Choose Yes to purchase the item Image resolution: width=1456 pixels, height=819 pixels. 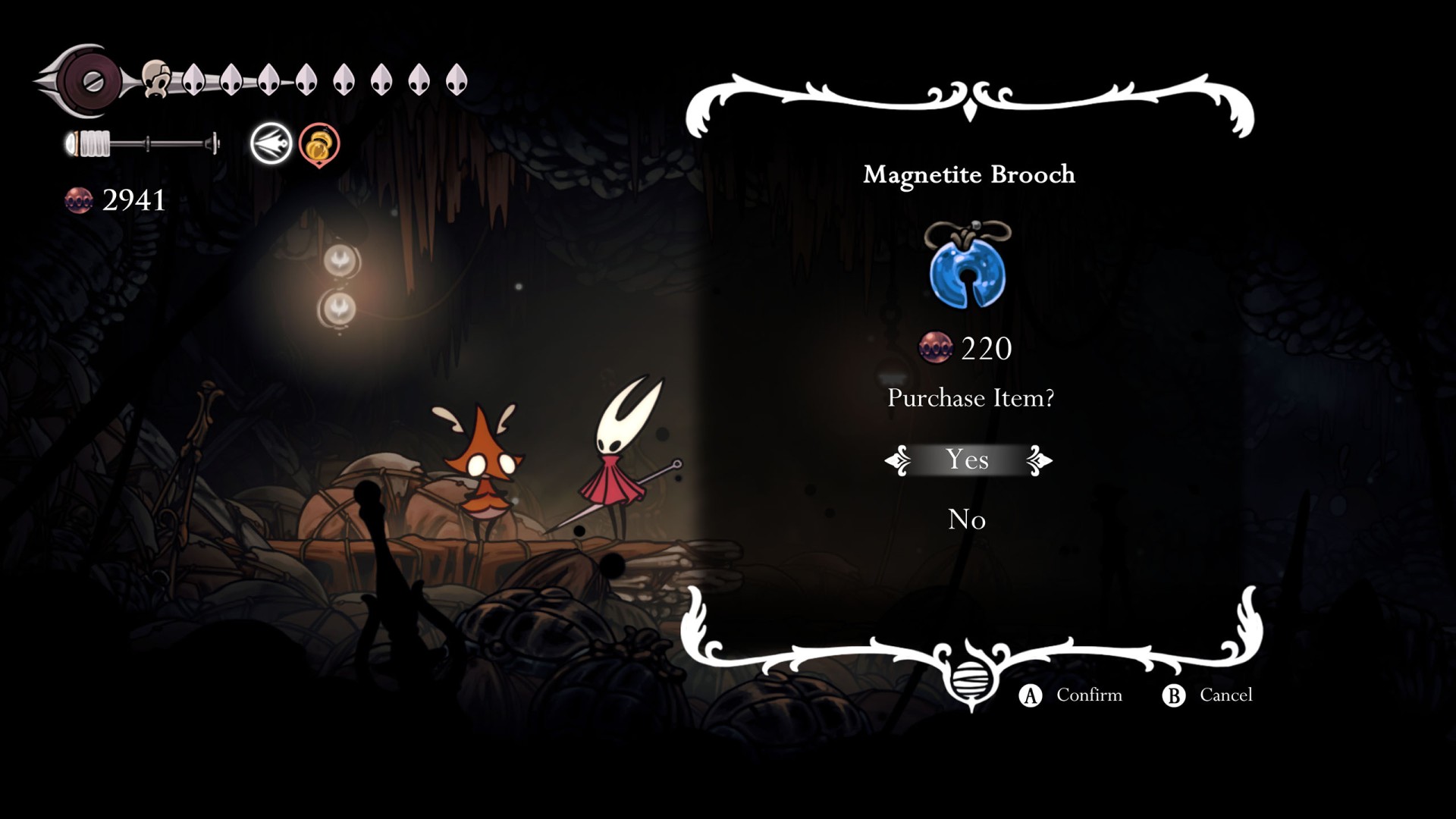tap(967, 460)
